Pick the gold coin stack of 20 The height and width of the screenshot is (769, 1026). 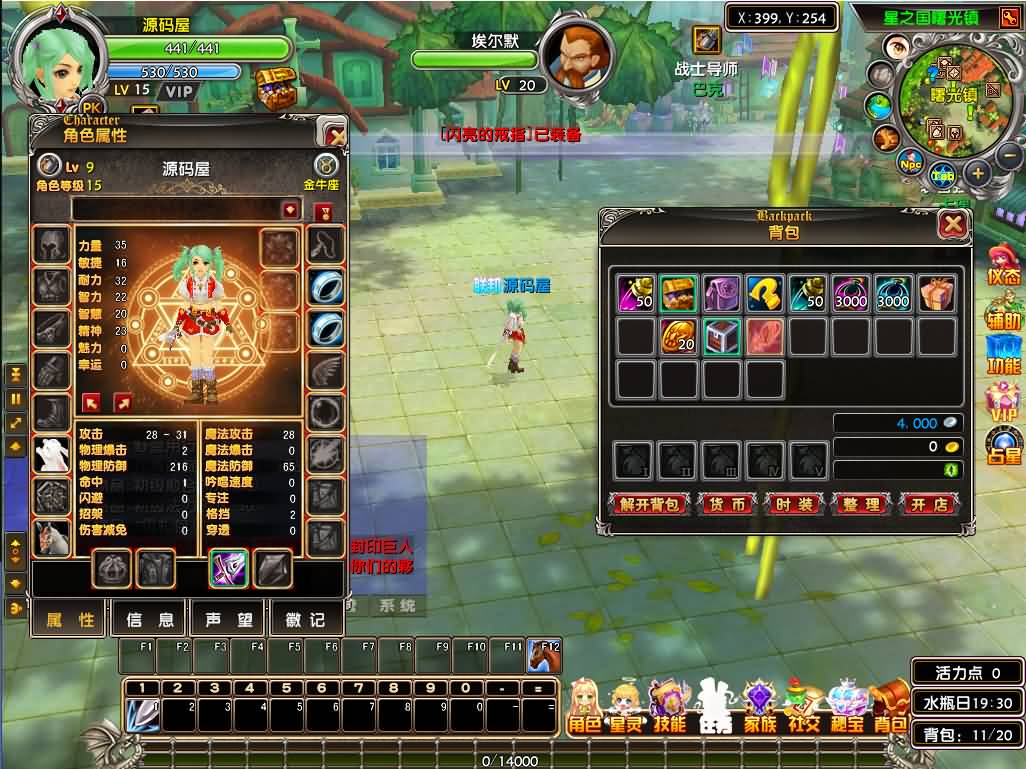point(679,337)
